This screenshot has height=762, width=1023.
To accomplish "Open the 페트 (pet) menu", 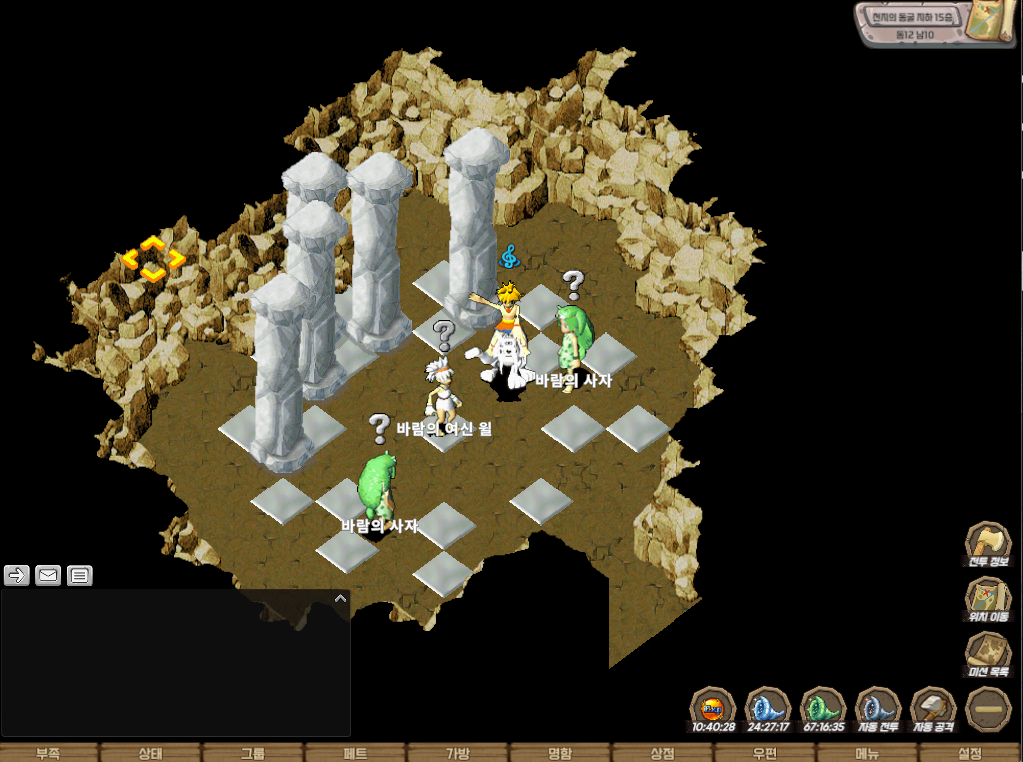I will click(355, 753).
